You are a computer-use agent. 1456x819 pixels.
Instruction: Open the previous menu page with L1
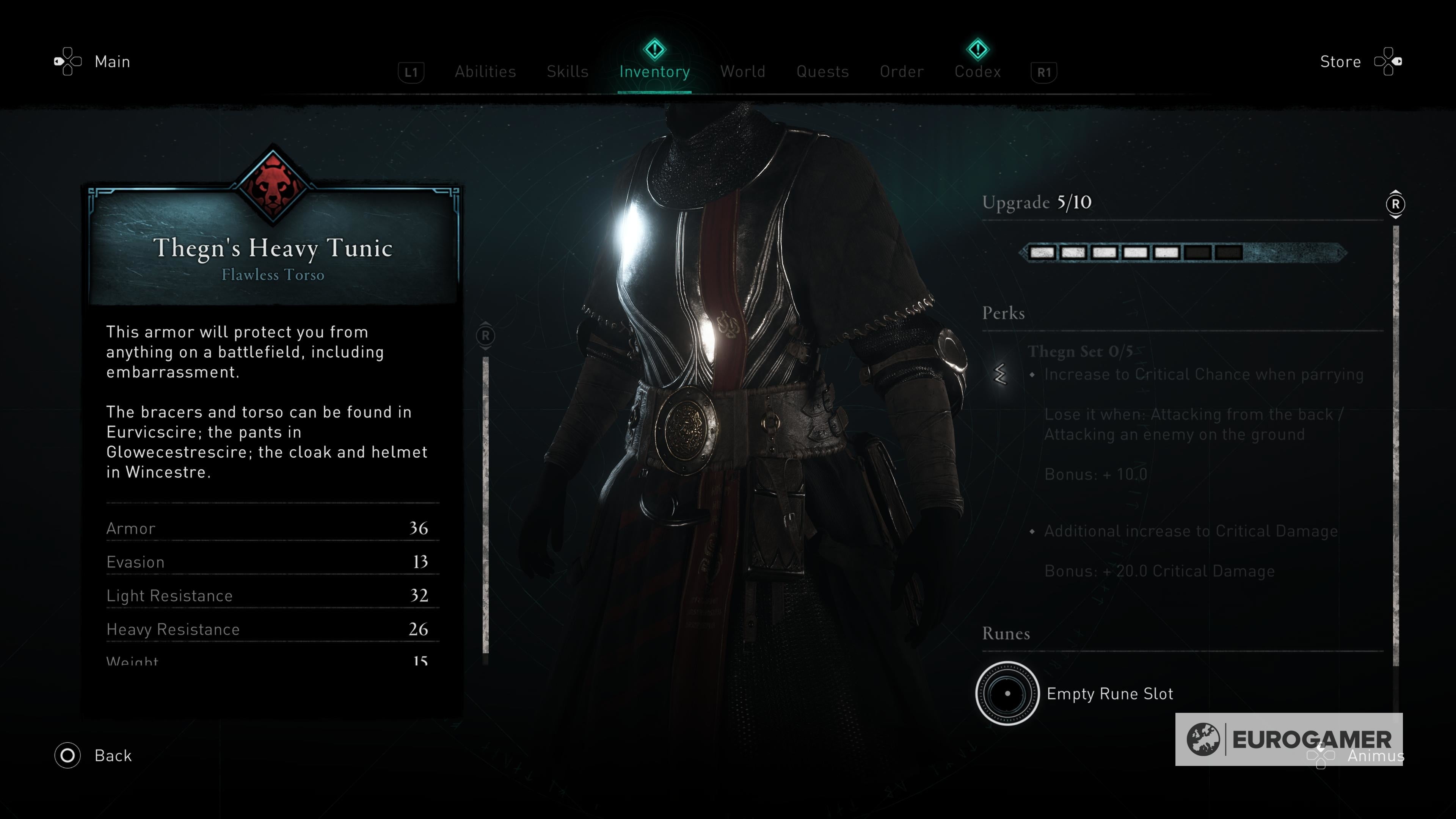(411, 72)
